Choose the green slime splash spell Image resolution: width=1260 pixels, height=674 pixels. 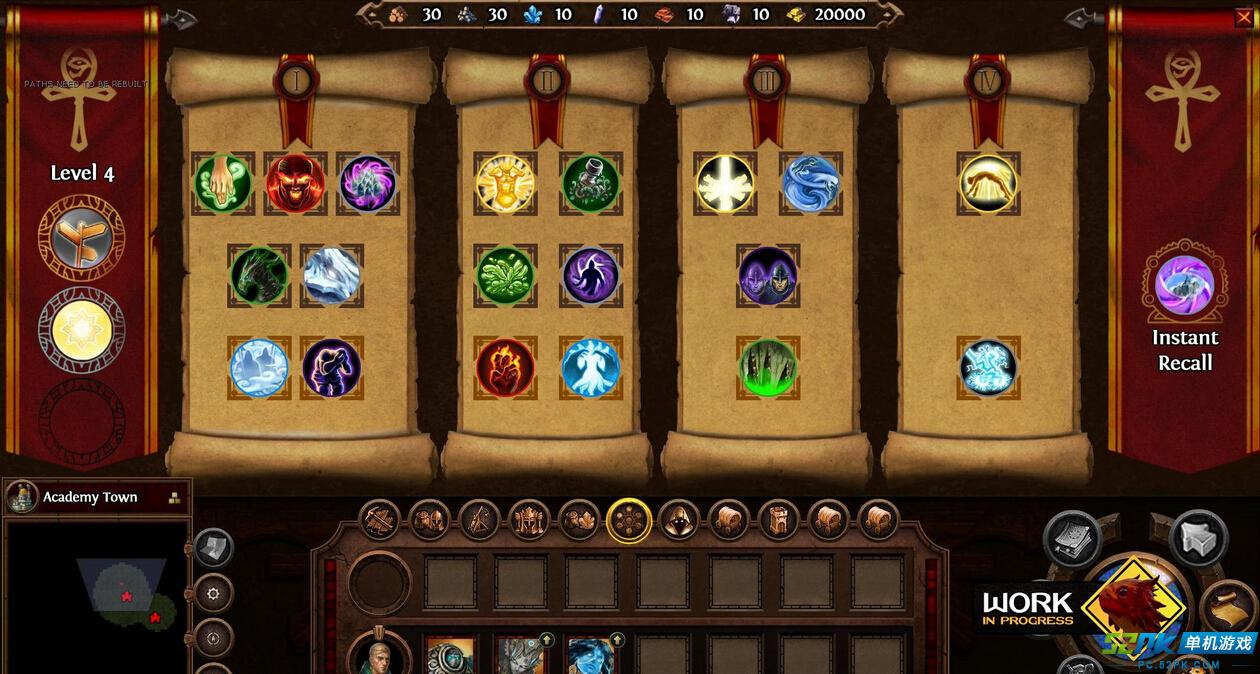point(505,275)
